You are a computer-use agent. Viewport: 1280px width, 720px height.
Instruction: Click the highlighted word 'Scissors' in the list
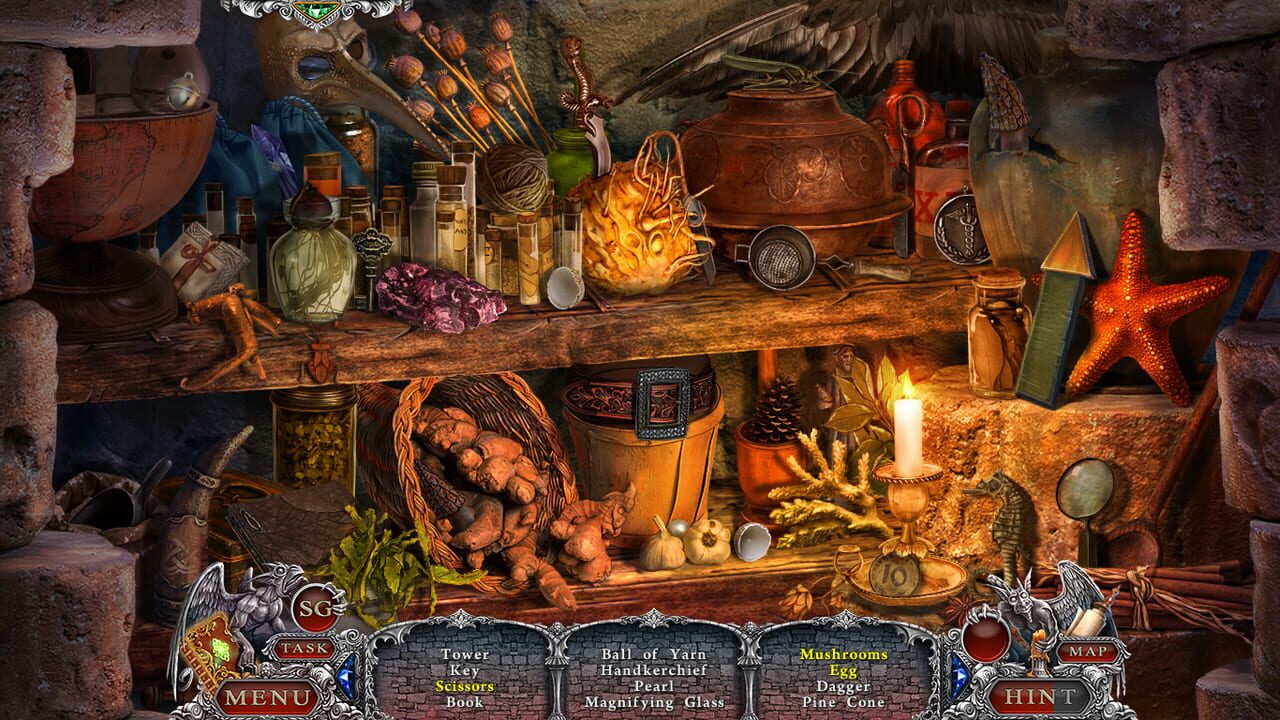click(467, 688)
